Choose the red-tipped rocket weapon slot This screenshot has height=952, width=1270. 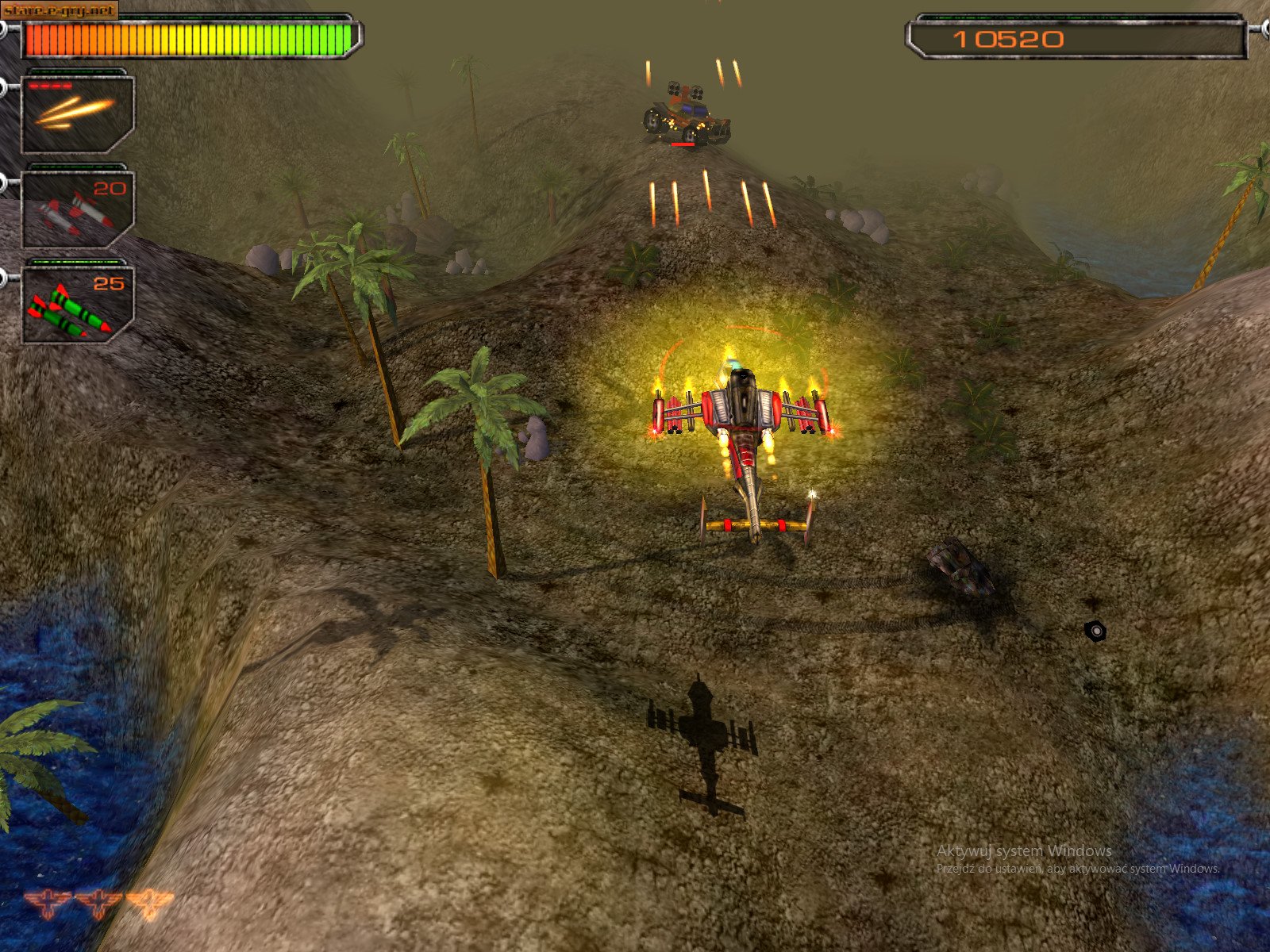click(x=76, y=209)
